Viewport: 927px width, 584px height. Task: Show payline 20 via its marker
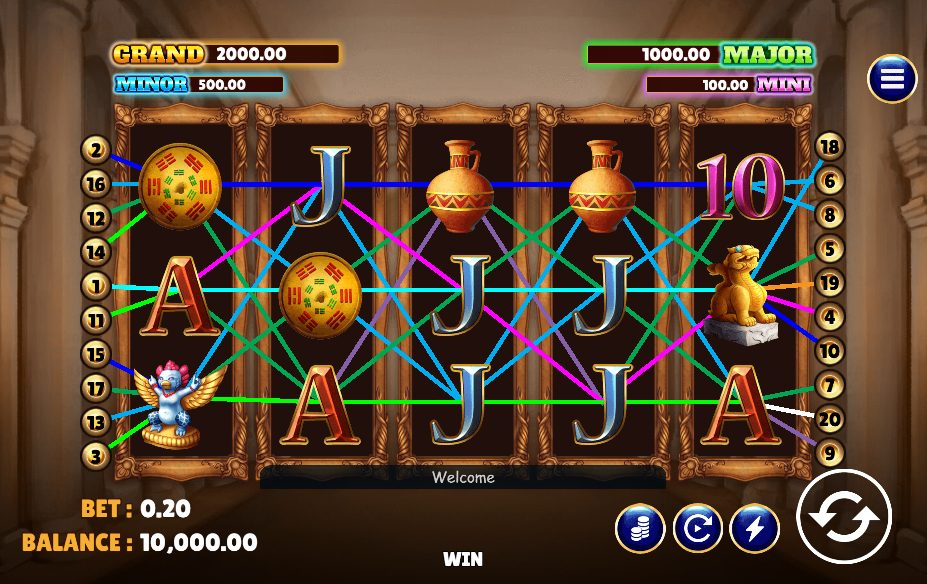pyautogui.click(x=830, y=419)
